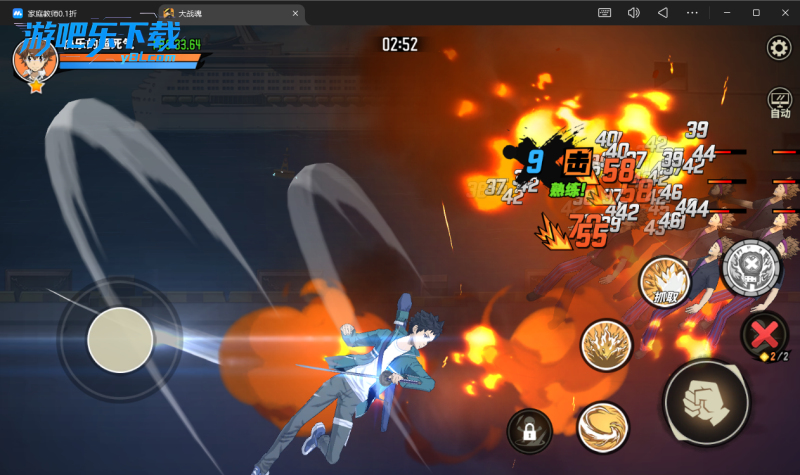
Task: Open the emulator keyboard mapping tool
Action: [604, 13]
